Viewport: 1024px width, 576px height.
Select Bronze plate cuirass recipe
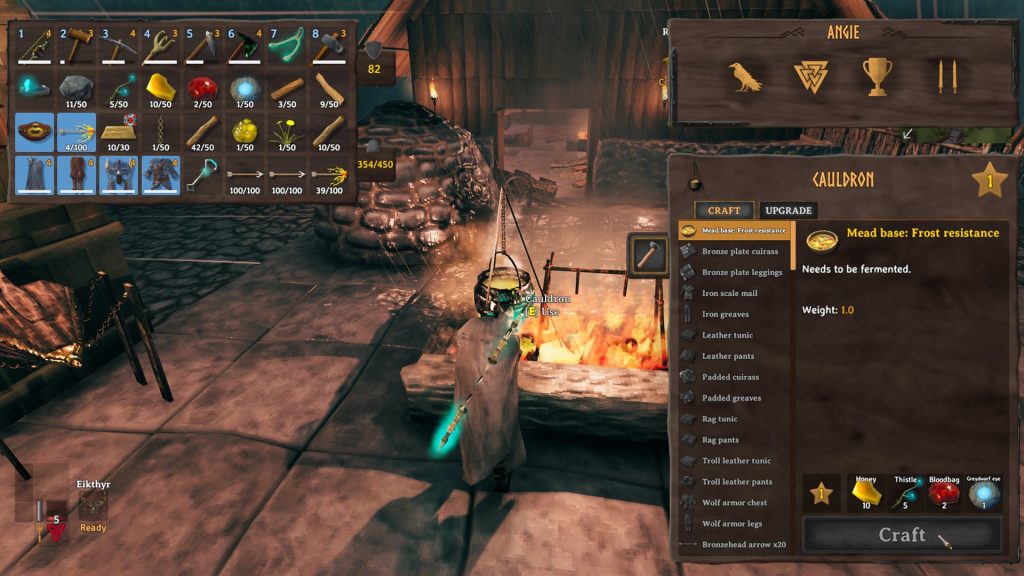pos(739,251)
